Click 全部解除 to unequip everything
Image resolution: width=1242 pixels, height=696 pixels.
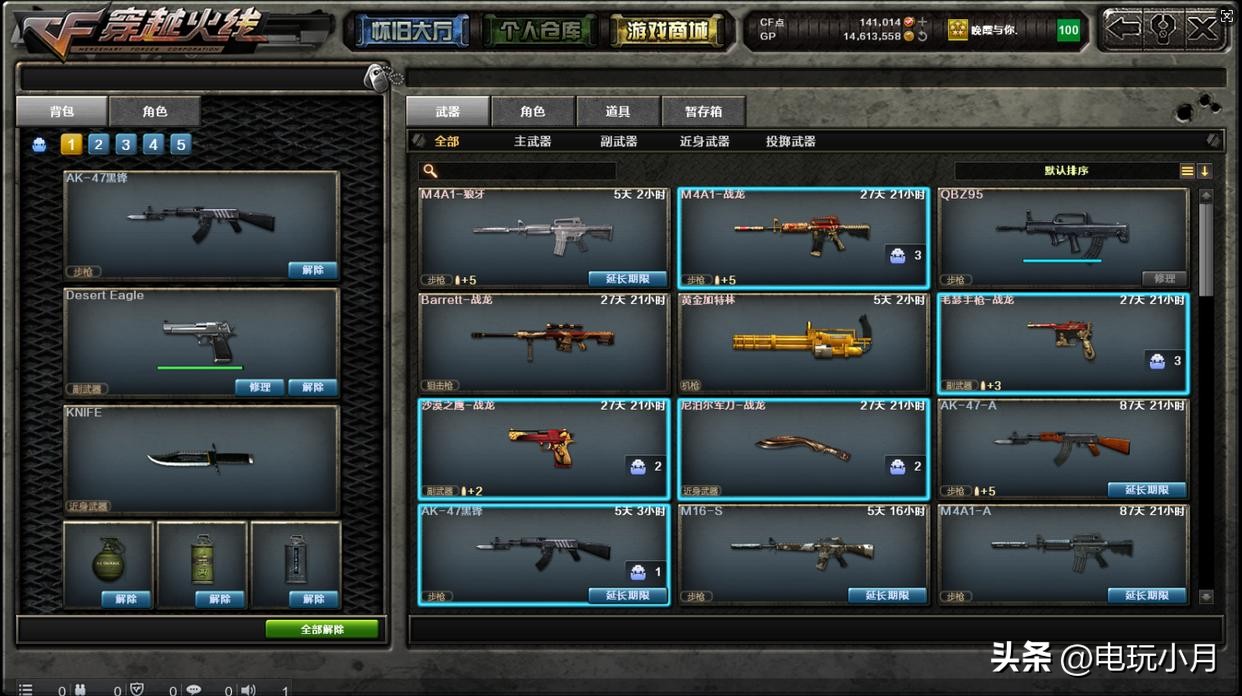tap(322, 629)
